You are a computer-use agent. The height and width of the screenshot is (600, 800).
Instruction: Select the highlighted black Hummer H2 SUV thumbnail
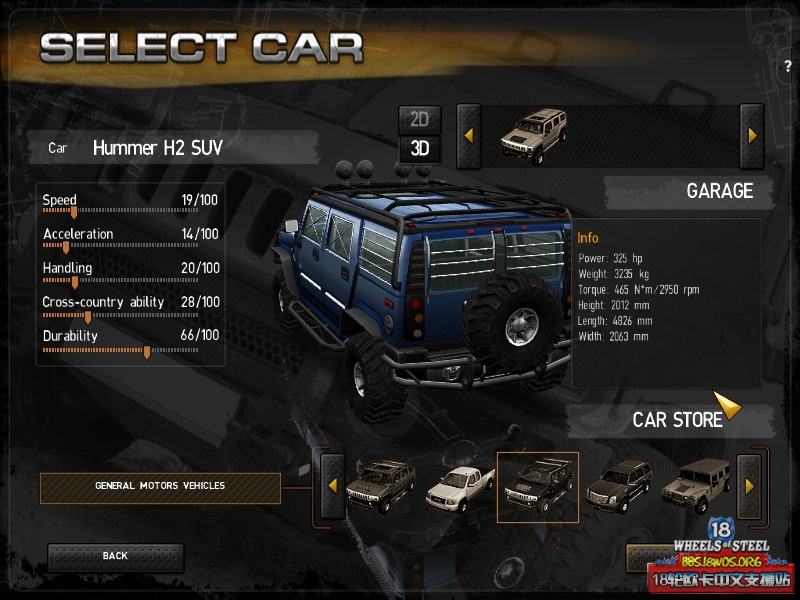coord(537,487)
